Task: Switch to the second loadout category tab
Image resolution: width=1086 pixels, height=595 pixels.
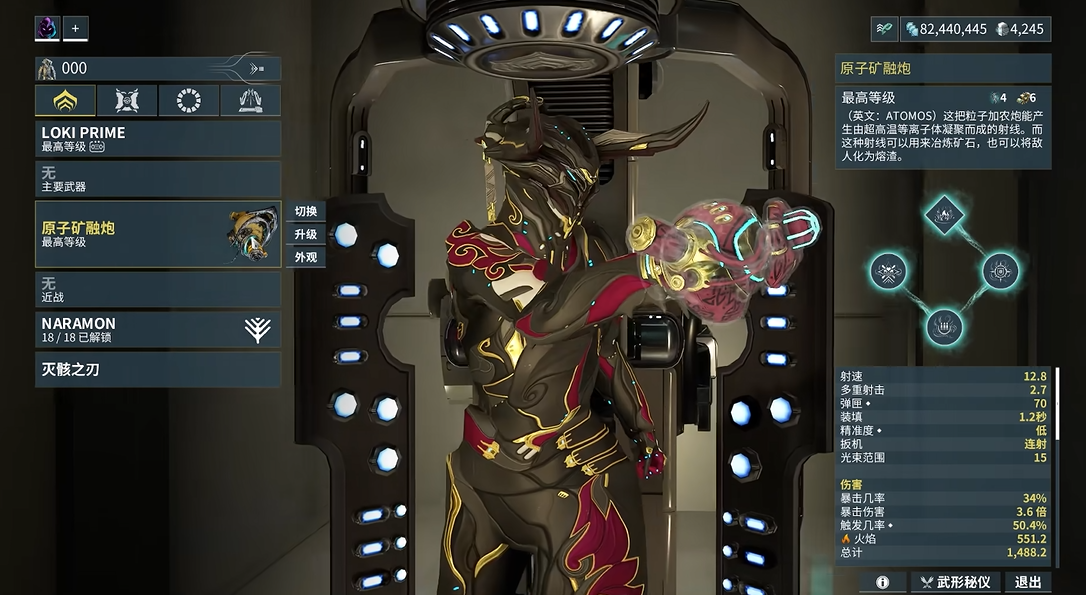Action: [127, 100]
